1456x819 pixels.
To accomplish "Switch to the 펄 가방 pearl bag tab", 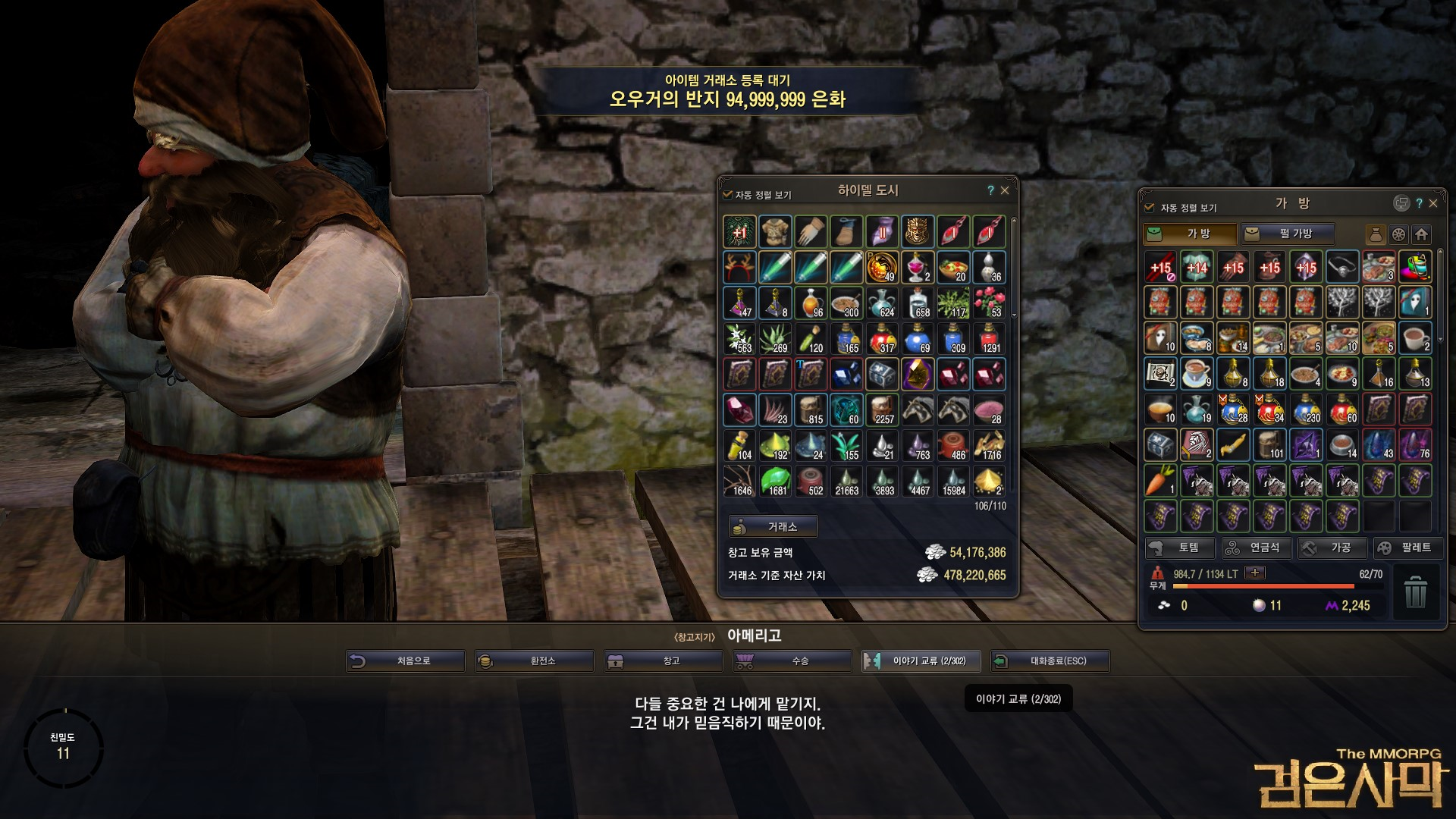I will point(1288,234).
